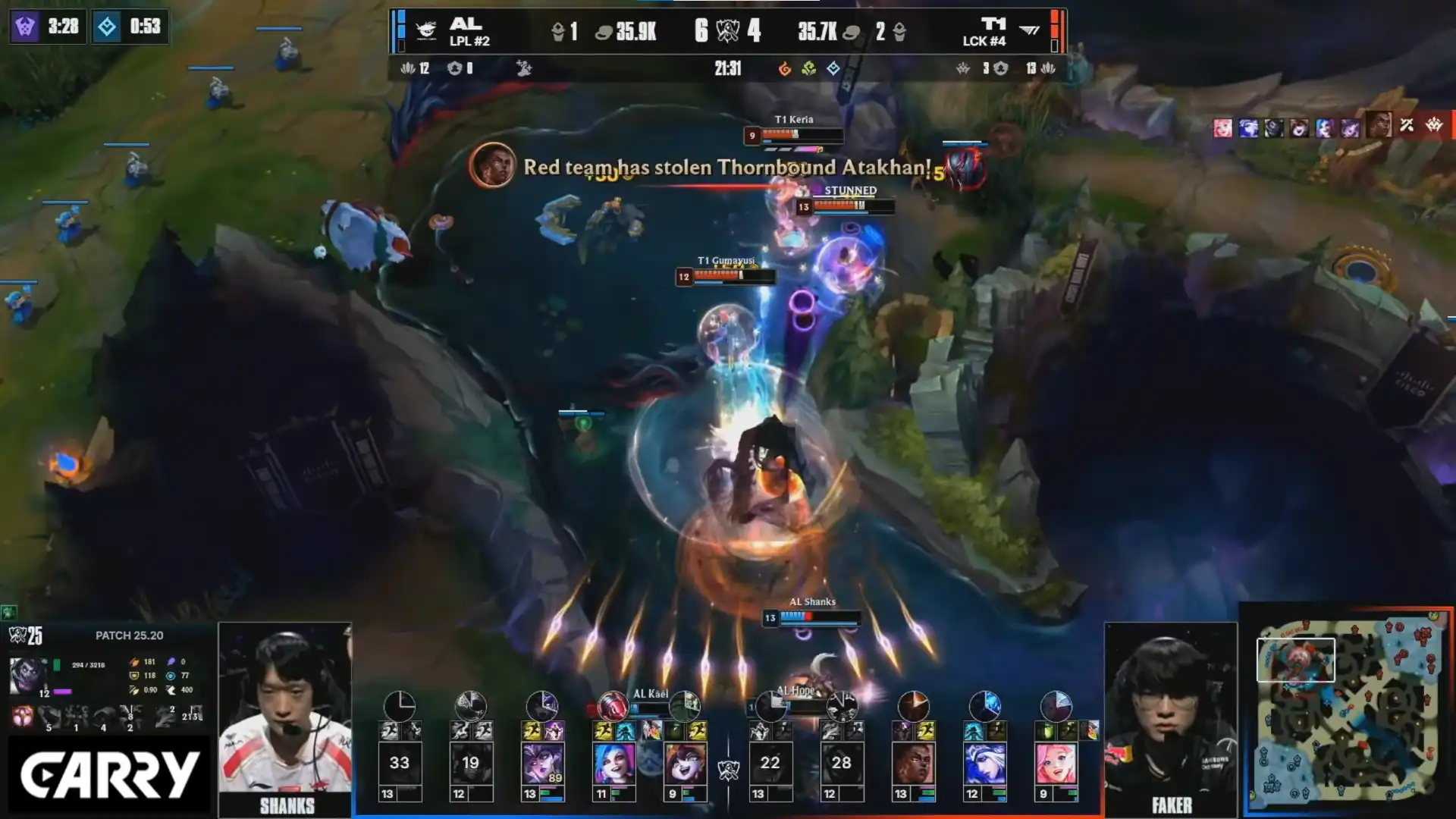Select the dead champion portrait showing 33

399,763
